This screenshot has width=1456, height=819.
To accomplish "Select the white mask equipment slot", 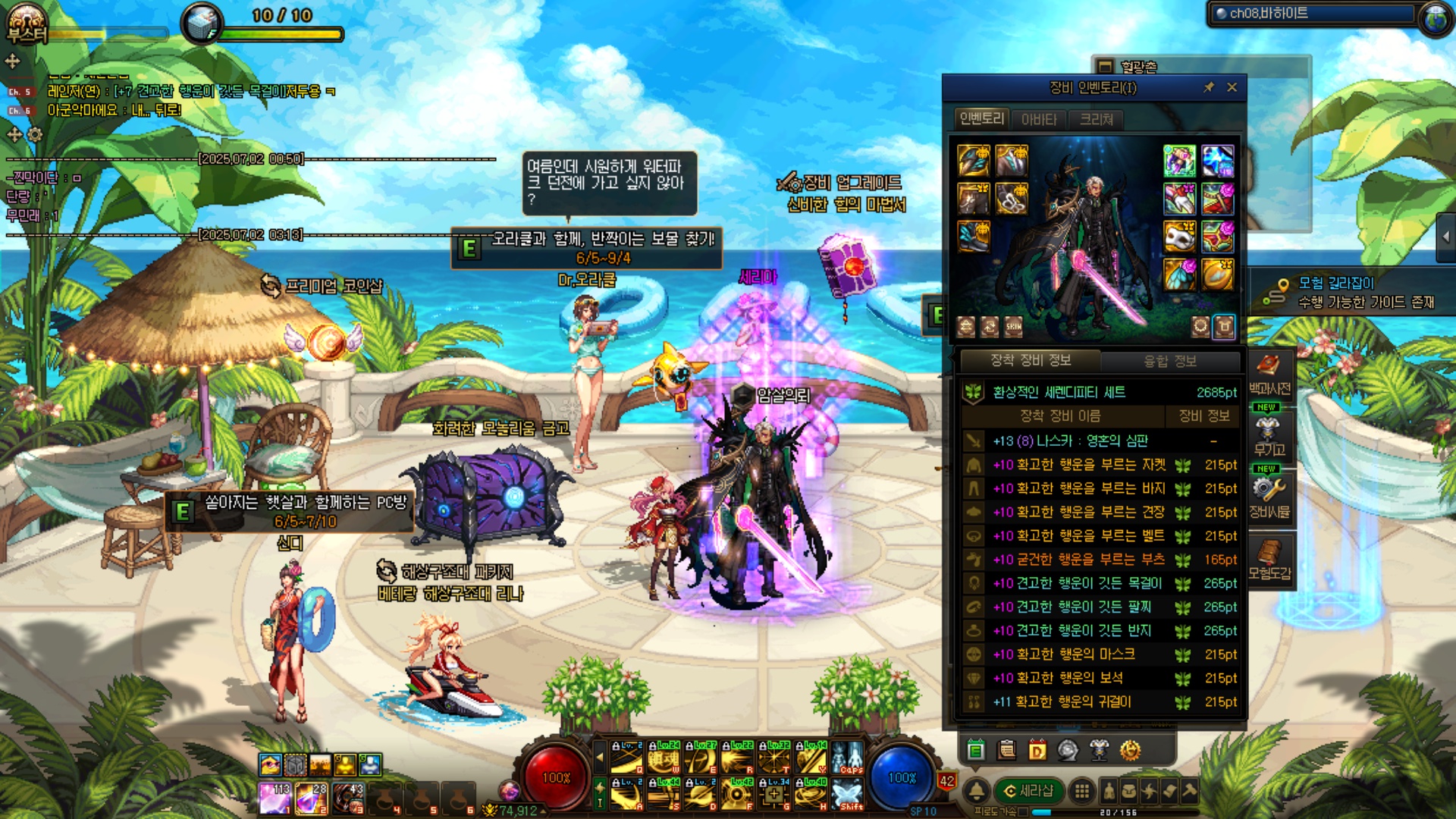I will coord(1179,237).
